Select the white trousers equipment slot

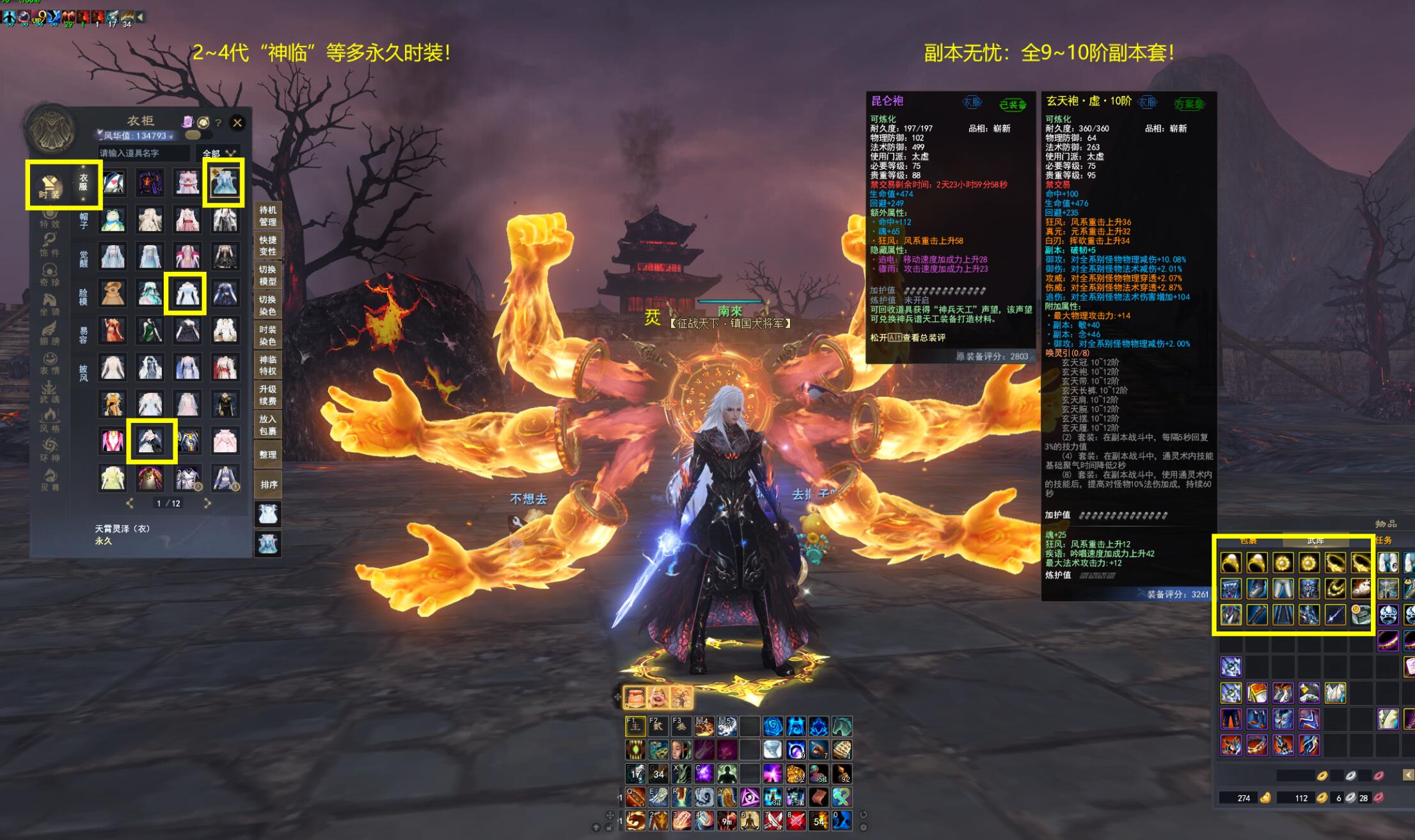click(x=1282, y=589)
